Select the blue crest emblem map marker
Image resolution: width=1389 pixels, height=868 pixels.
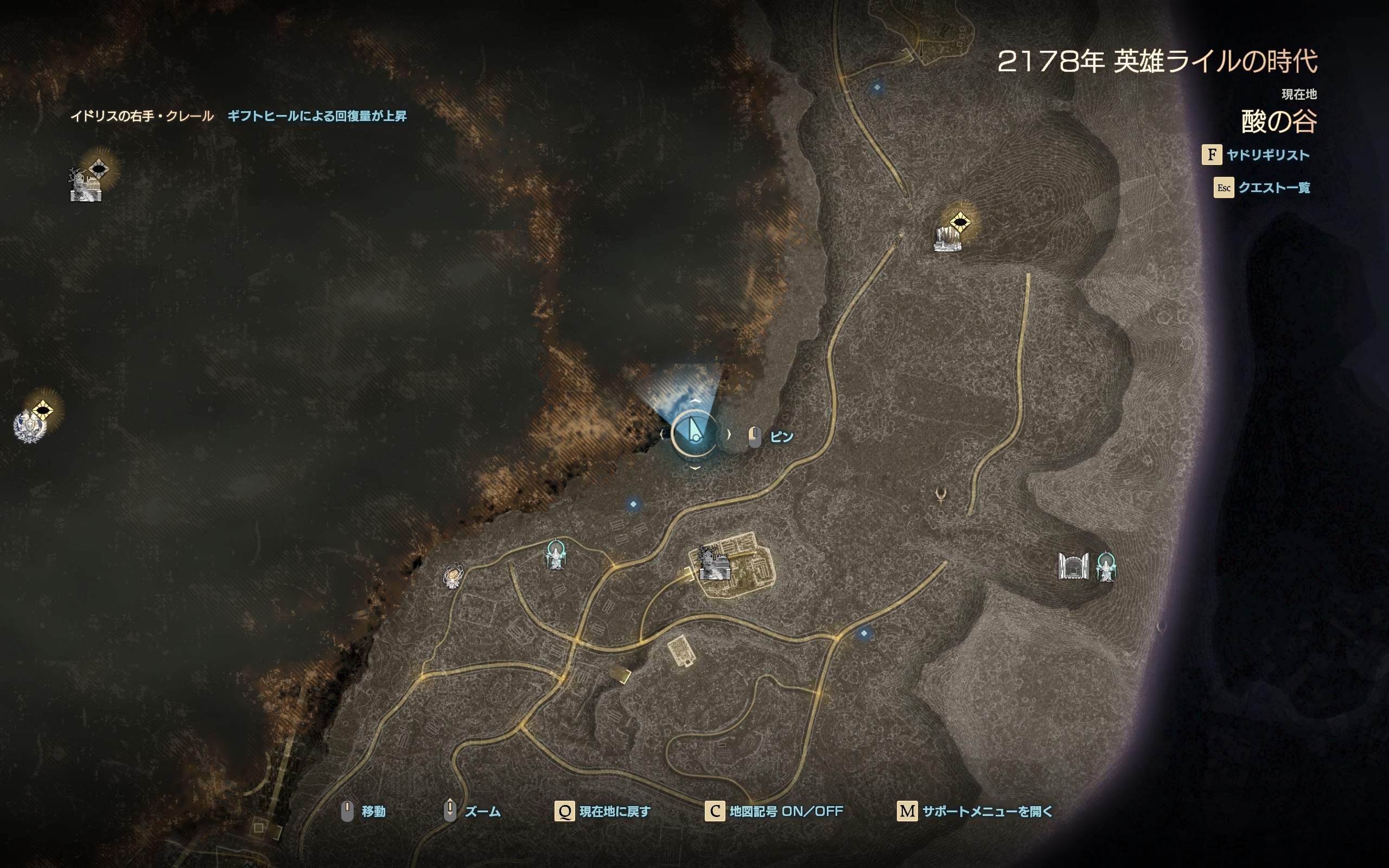click(x=29, y=426)
